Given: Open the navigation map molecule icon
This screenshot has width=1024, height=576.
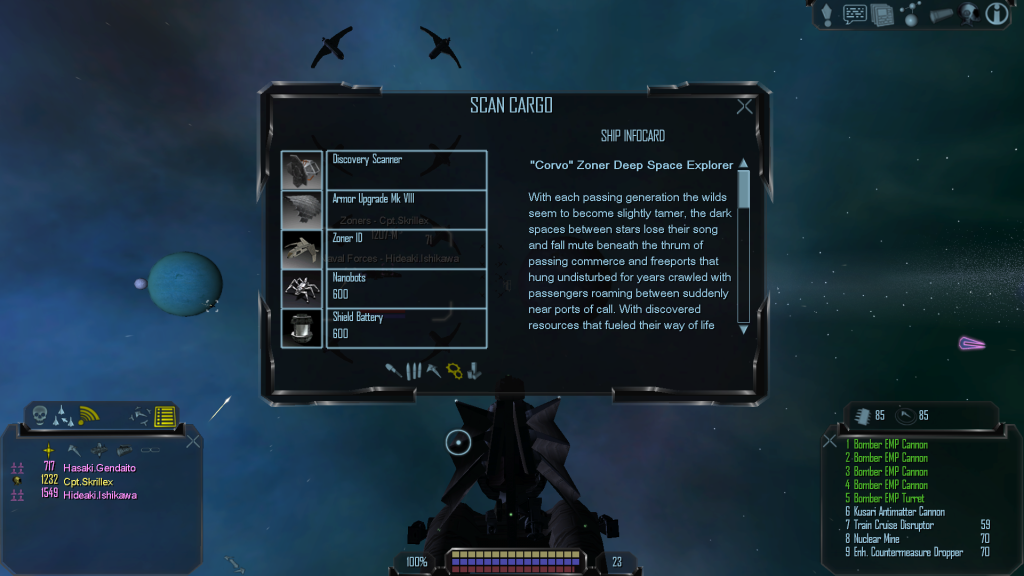Looking at the screenshot, I should (911, 14).
